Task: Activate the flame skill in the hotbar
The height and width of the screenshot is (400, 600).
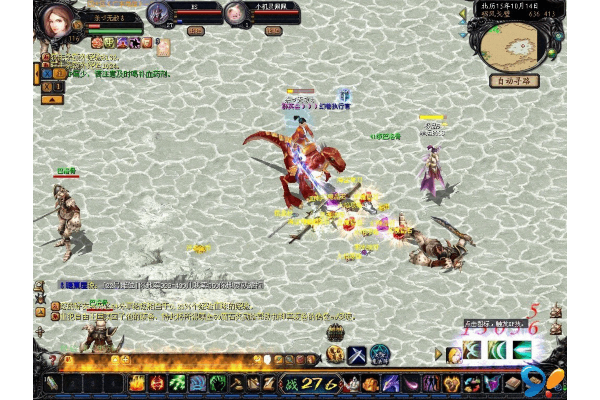Action: (138, 383)
